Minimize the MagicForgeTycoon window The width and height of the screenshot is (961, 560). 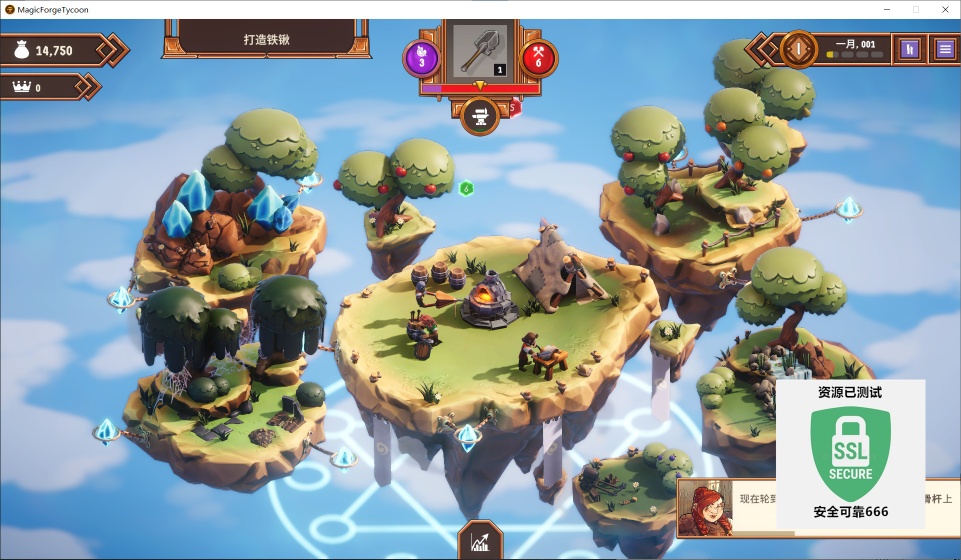[x=884, y=9]
